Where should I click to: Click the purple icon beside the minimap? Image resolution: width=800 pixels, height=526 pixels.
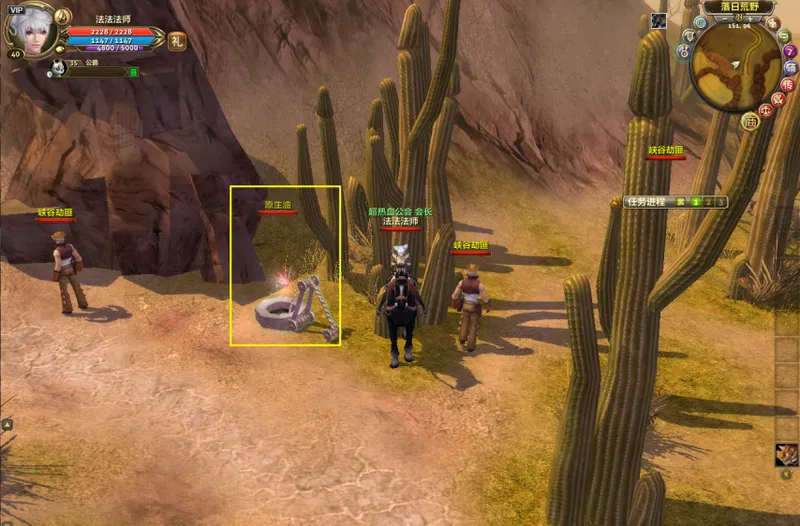[x=790, y=51]
